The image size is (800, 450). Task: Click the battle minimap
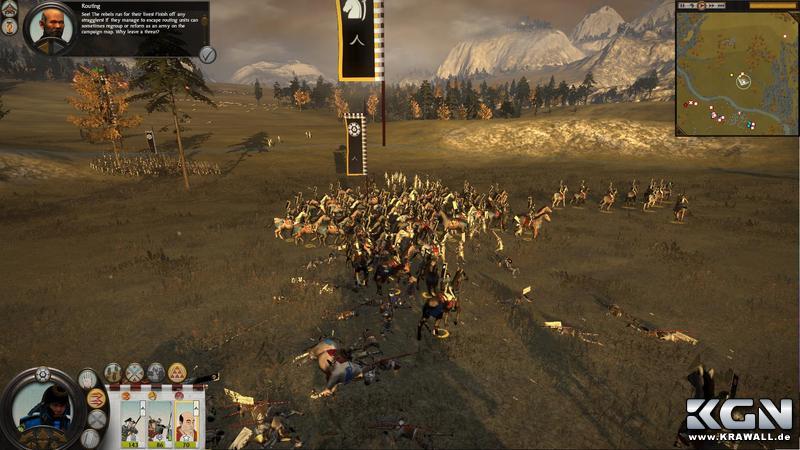pos(736,74)
